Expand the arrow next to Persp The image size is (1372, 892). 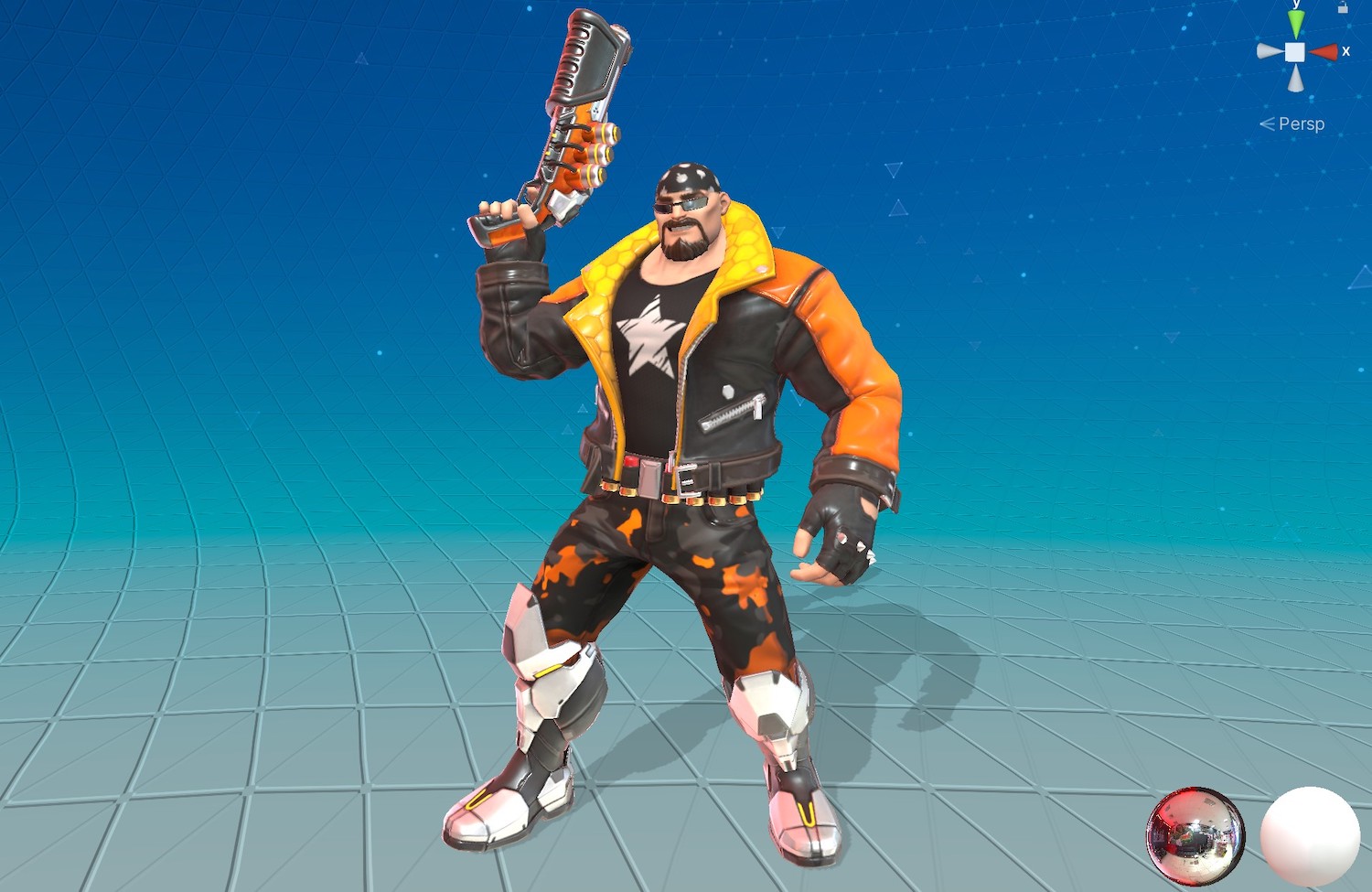[x=1267, y=124]
